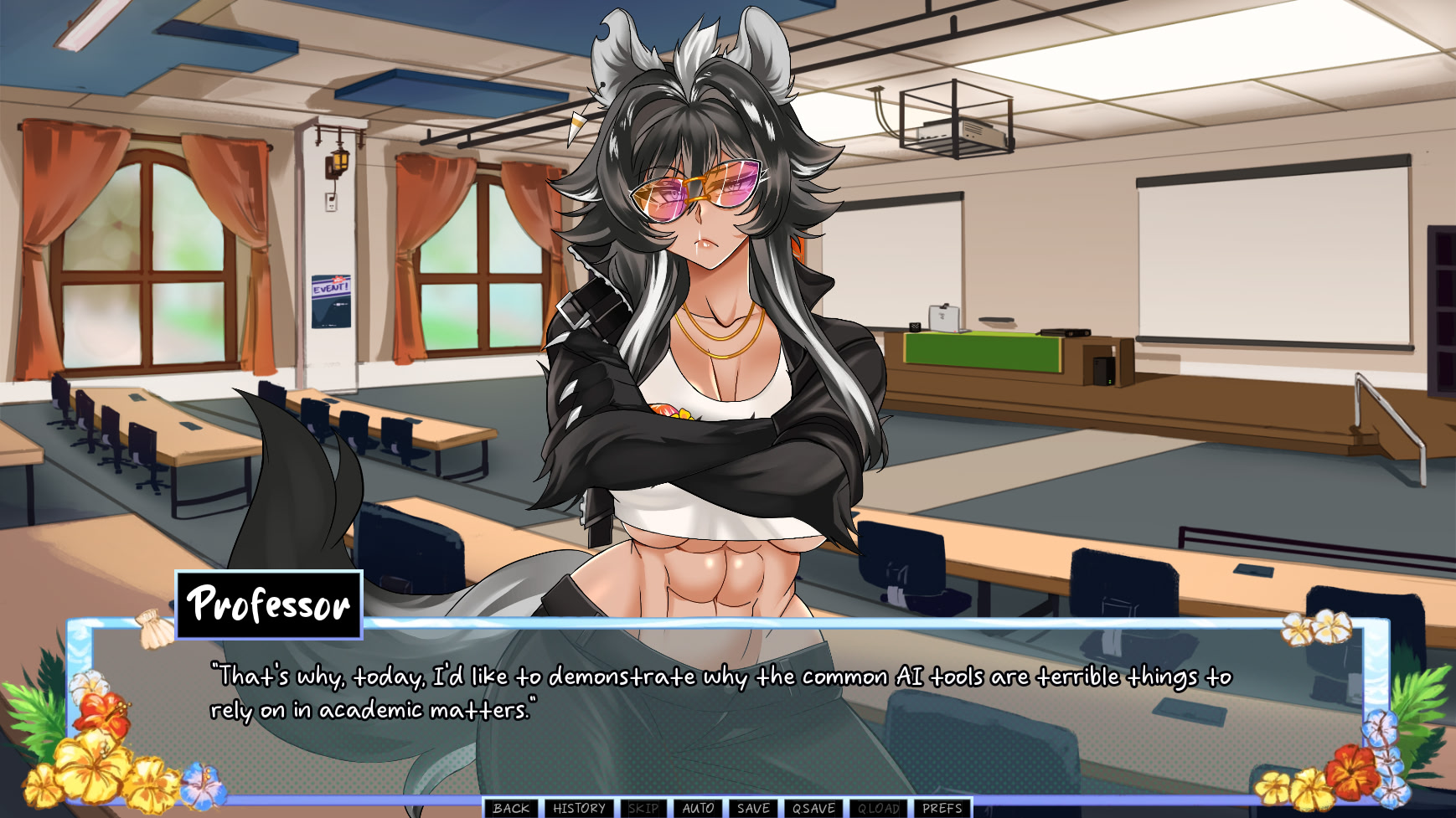The height and width of the screenshot is (818, 1456).
Task: Open the dialogue HISTORY log
Action: (579, 808)
